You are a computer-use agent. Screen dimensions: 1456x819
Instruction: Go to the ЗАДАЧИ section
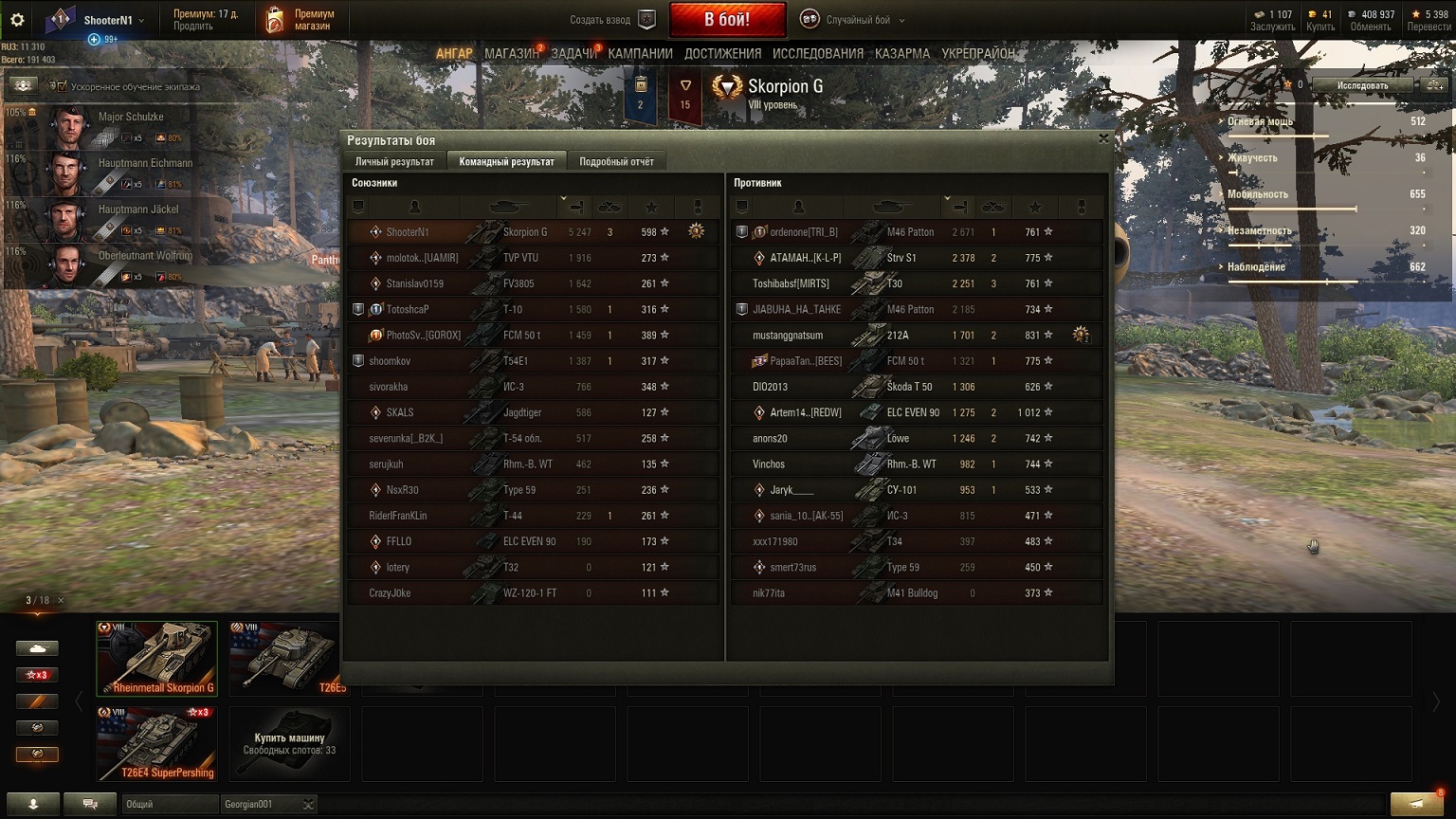[x=573, y=54]
